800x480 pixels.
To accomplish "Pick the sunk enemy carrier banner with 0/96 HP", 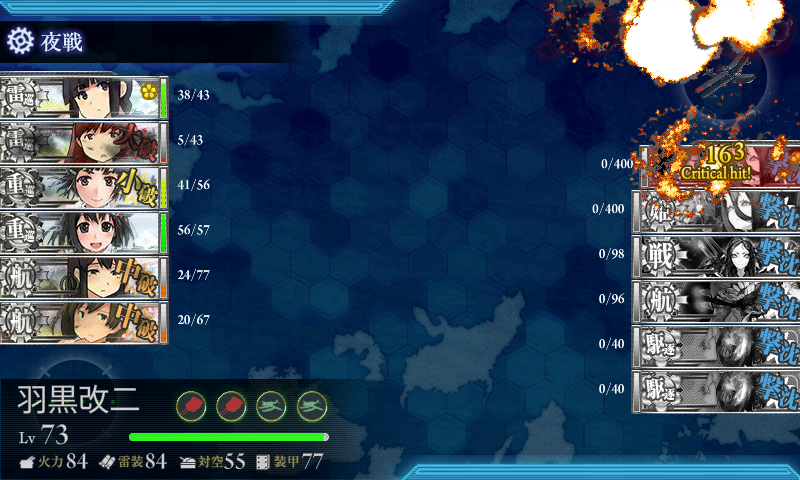I will [716, 300].
